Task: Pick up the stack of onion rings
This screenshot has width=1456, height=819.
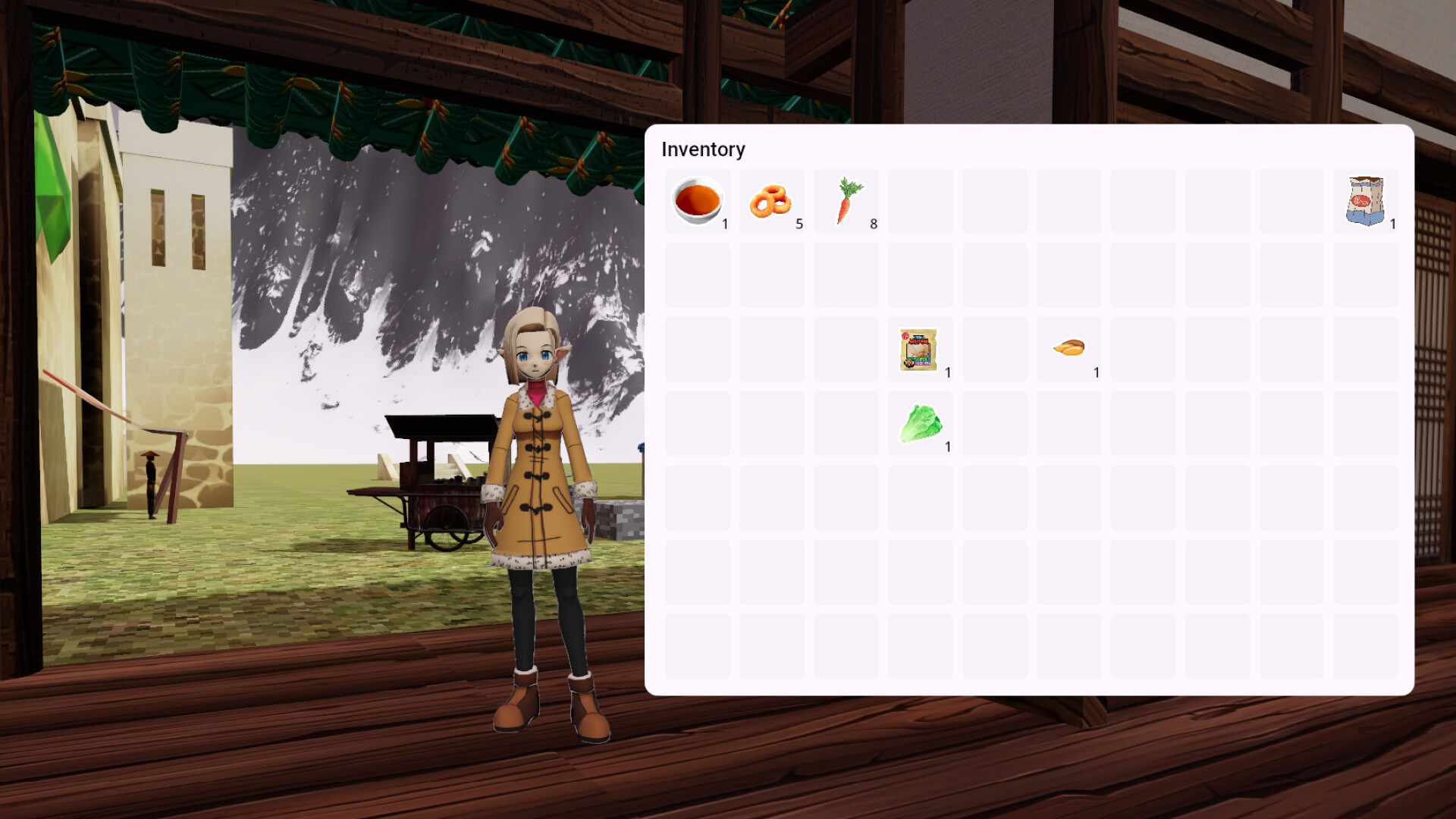Action: [771, 199]
